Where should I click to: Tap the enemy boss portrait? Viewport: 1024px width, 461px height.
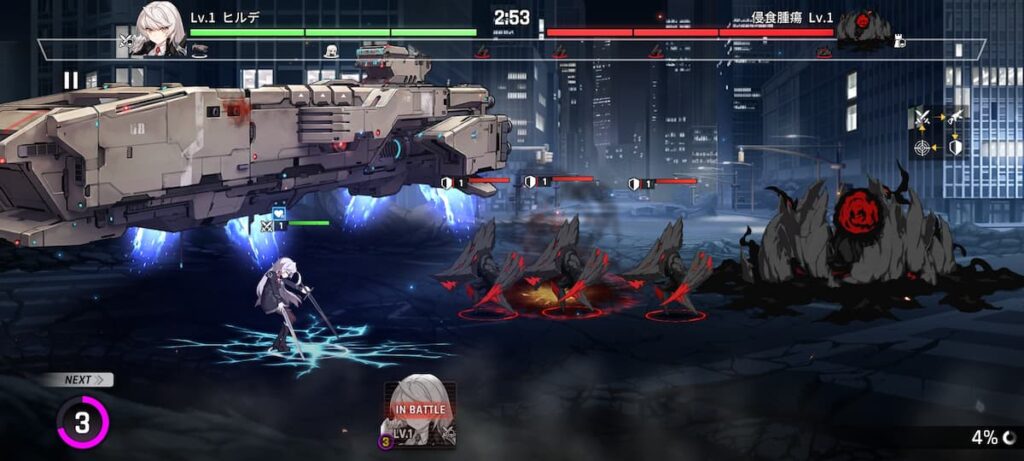pos(863,27)
